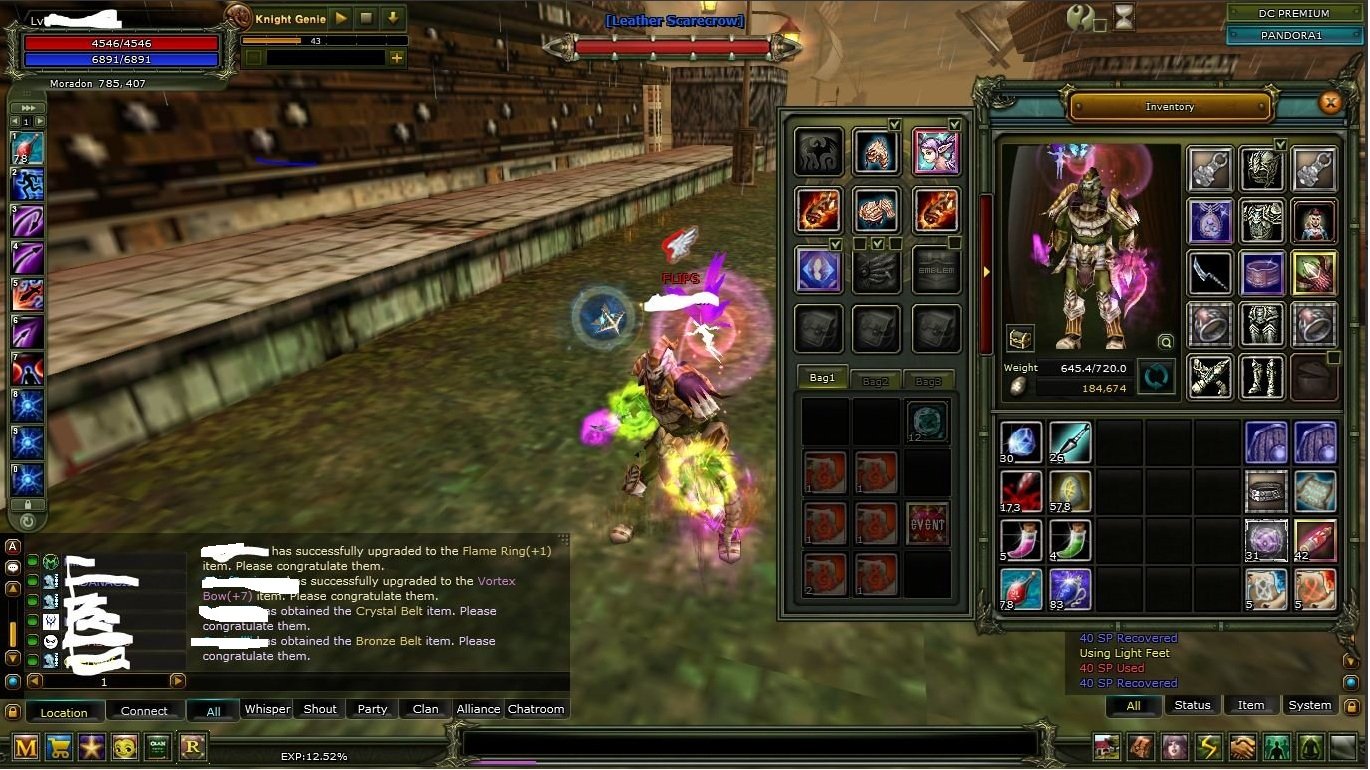Click the inventory refresh arrows button
This screenshot has height=770, width=1370.
point(1156,378)
